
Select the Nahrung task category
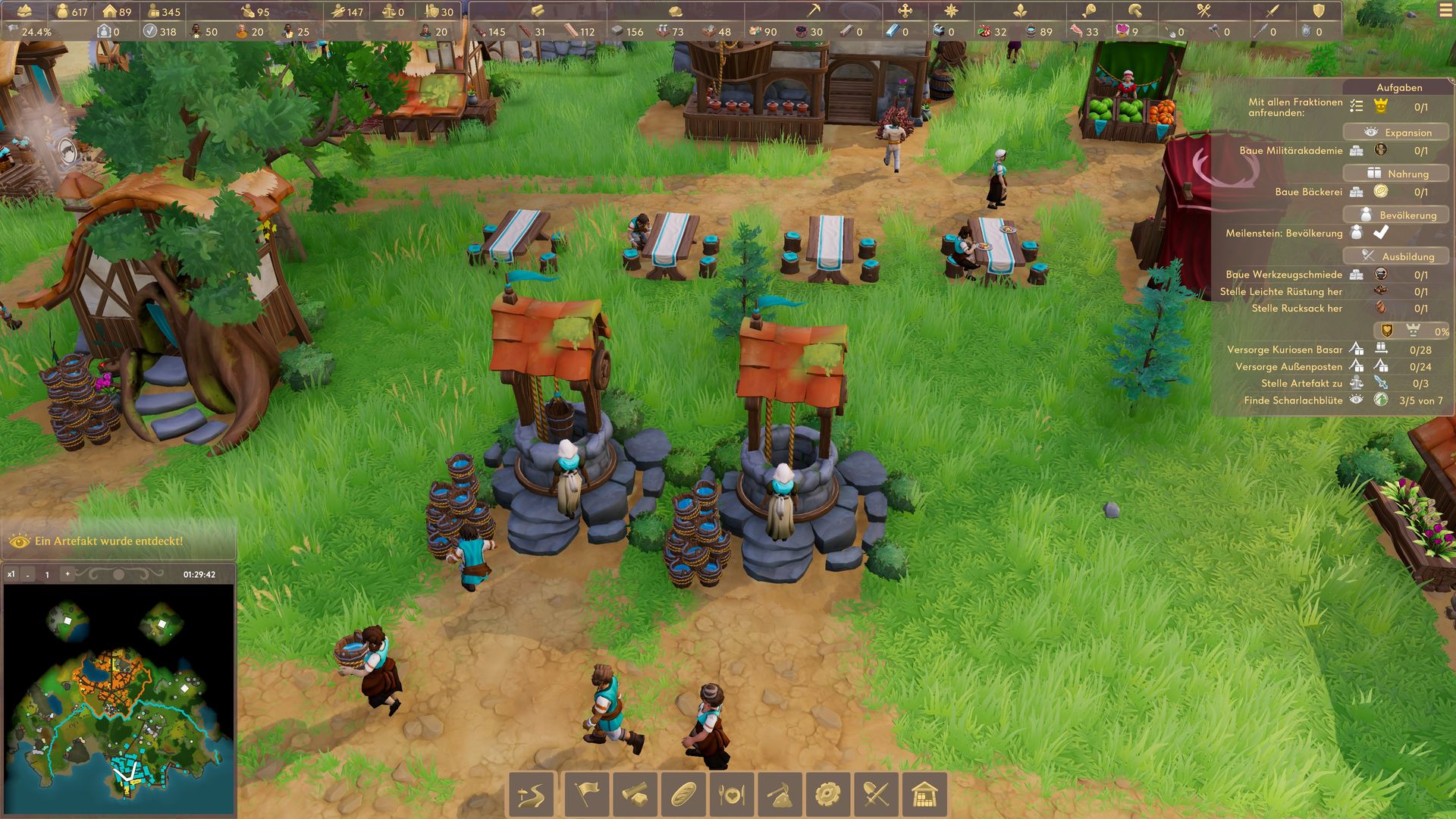pyautogui.click(x=1396, y=174)
